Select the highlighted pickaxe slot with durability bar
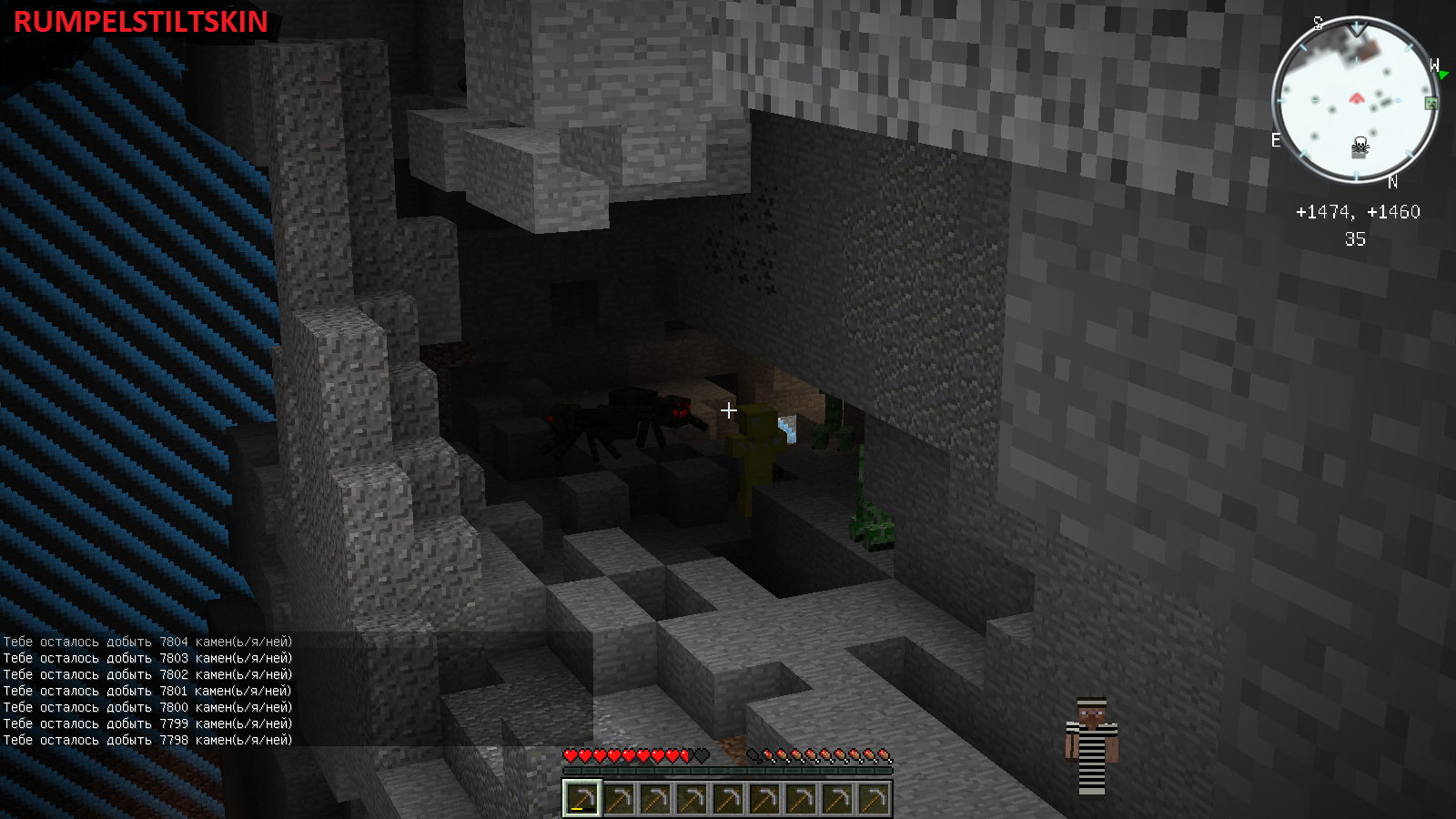The width and height of the screenshot is (1456, 819). (x=581, y=798)
